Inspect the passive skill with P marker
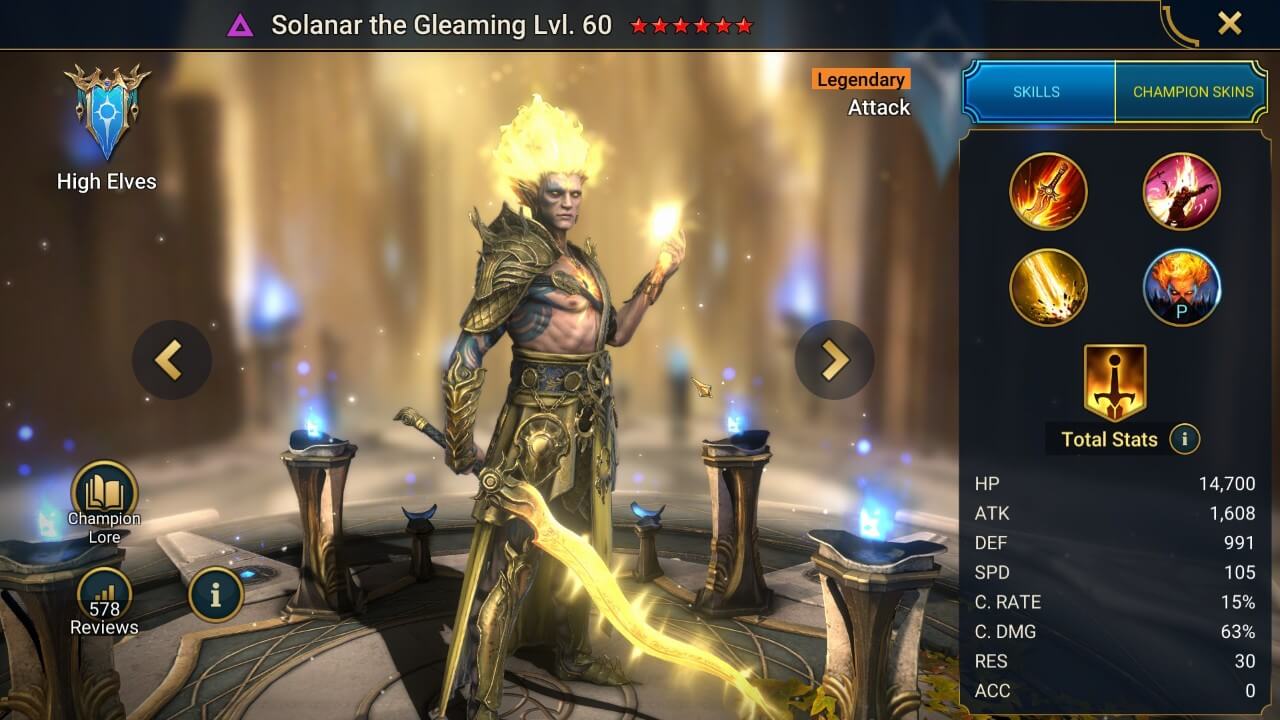 1181,287
